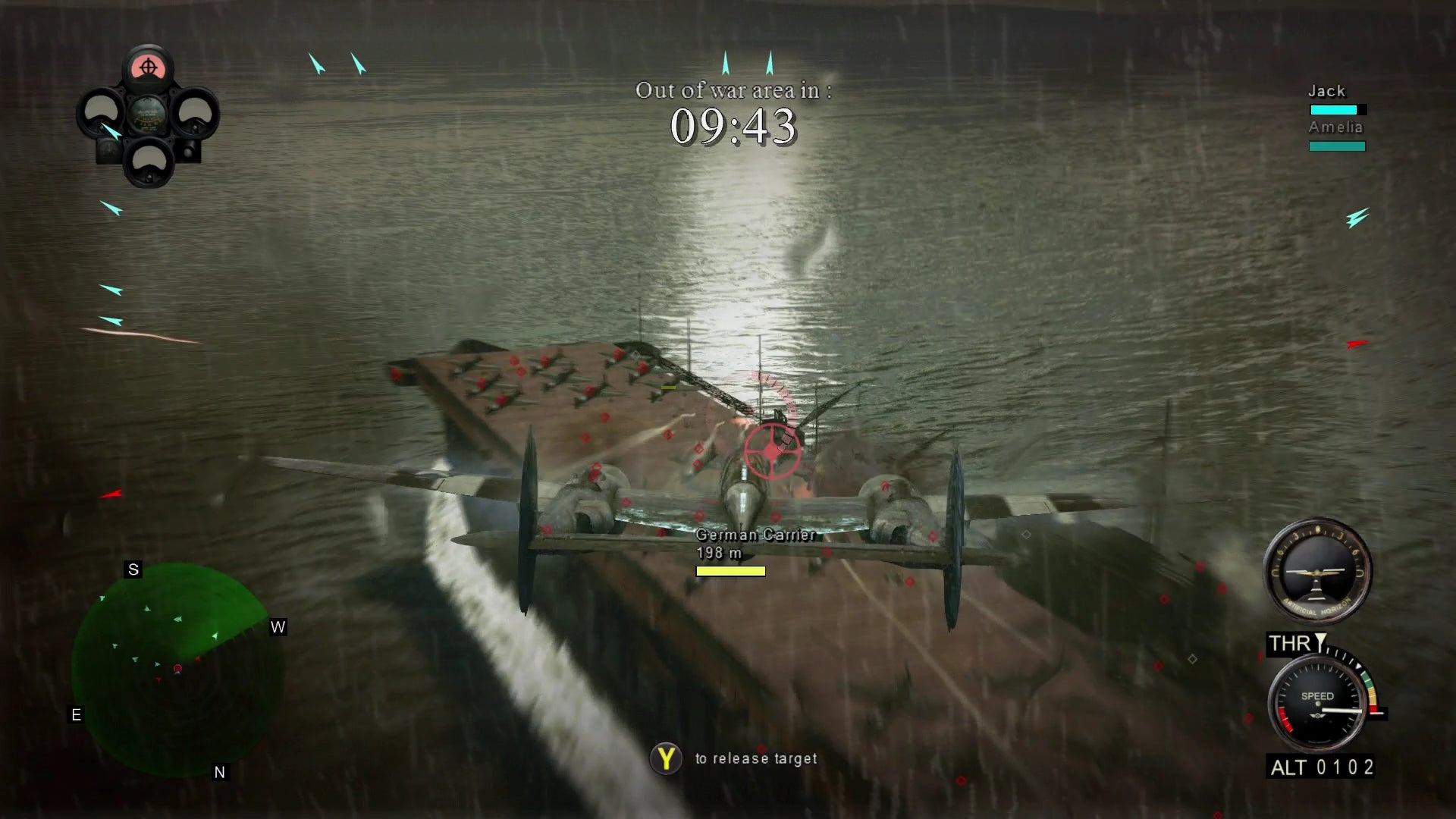Select the winged emblem inside speed gauge
Screen dimensions: 1456x819
click(1318, 716)
